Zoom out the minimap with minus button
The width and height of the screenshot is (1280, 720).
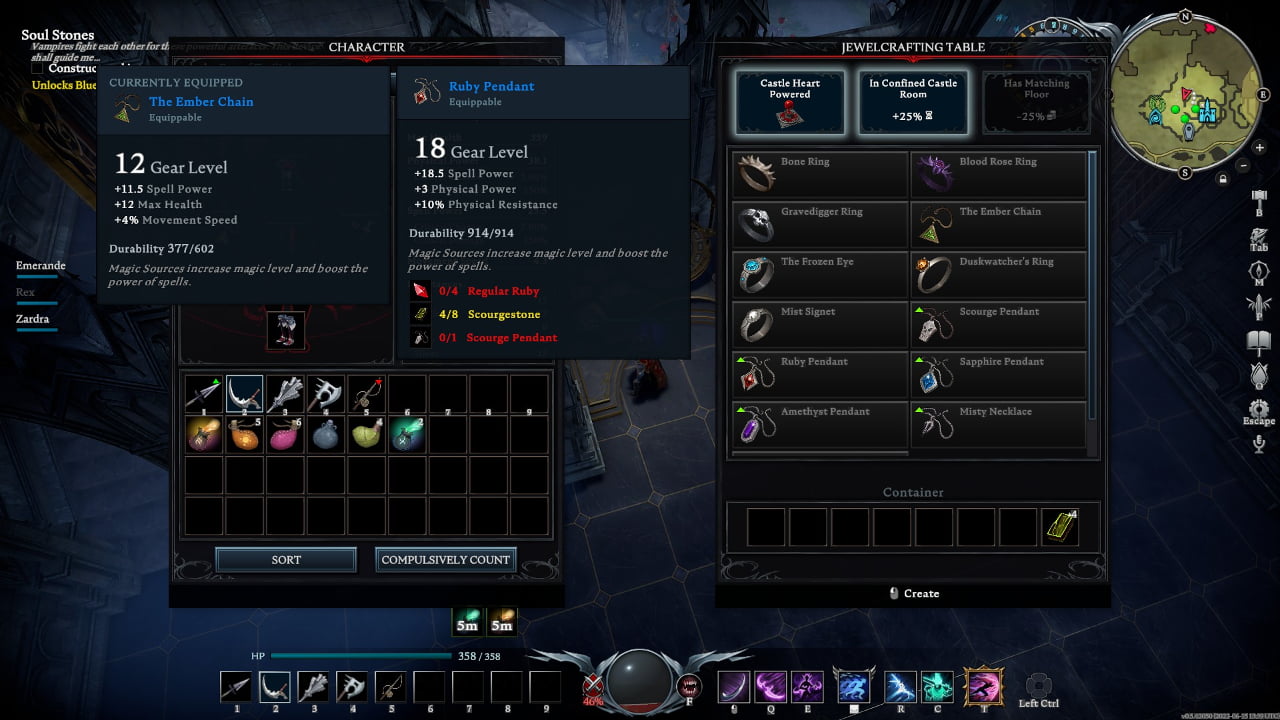[1243, 165]
